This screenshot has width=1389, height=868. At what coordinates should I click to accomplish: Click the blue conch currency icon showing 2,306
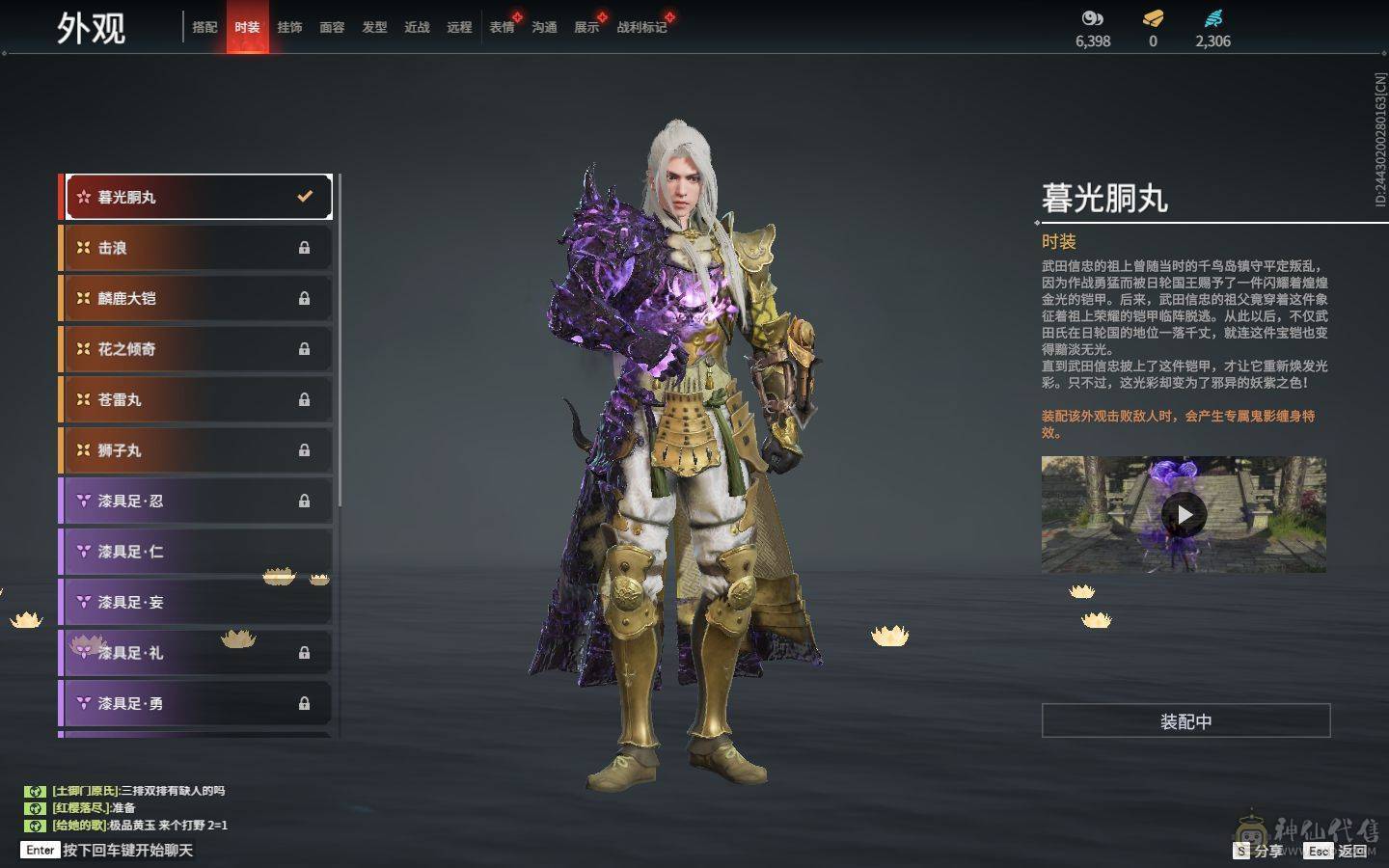1213,16
